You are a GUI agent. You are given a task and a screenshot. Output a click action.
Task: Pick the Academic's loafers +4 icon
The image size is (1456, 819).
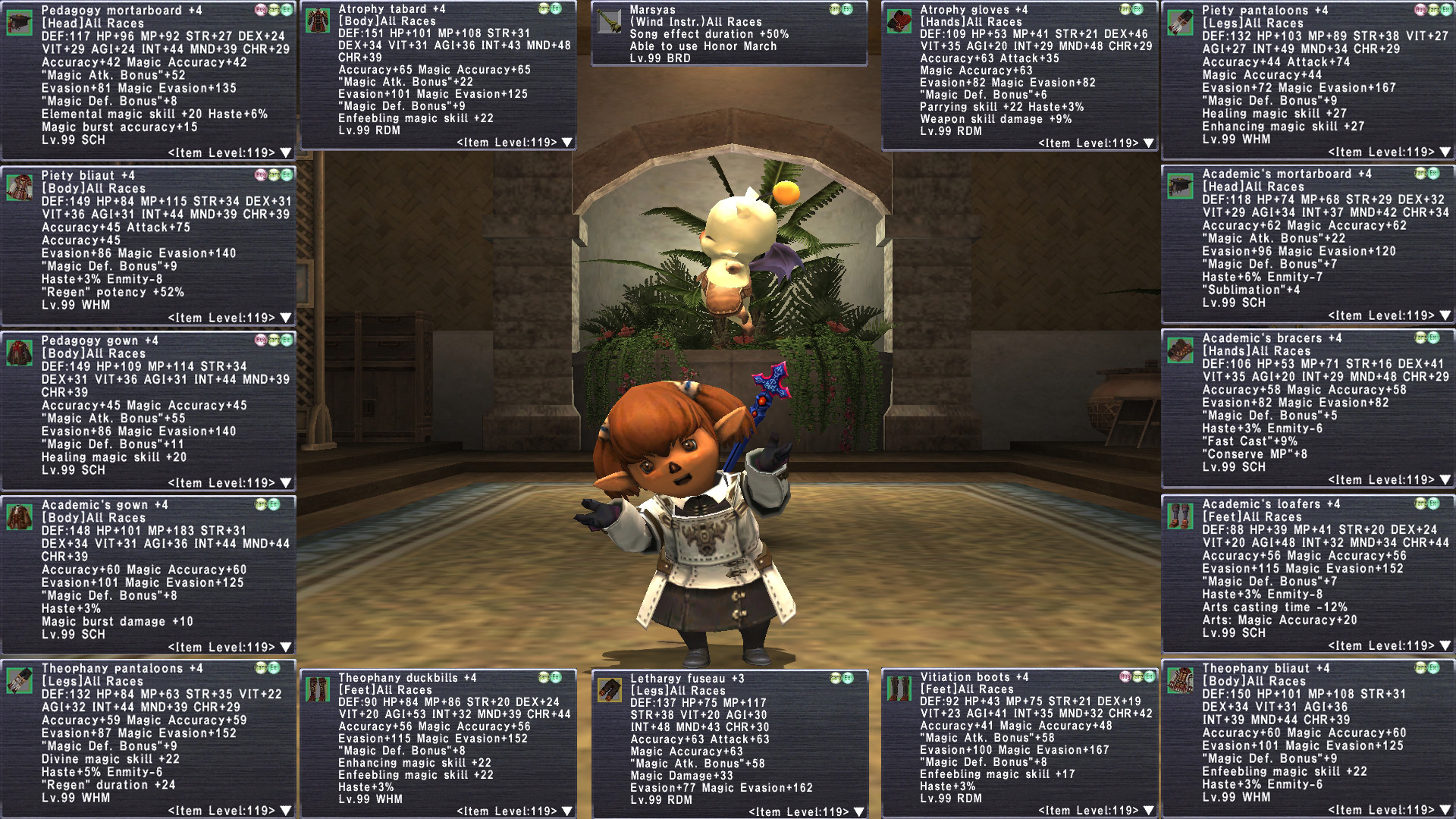[x=1180, y=516]
